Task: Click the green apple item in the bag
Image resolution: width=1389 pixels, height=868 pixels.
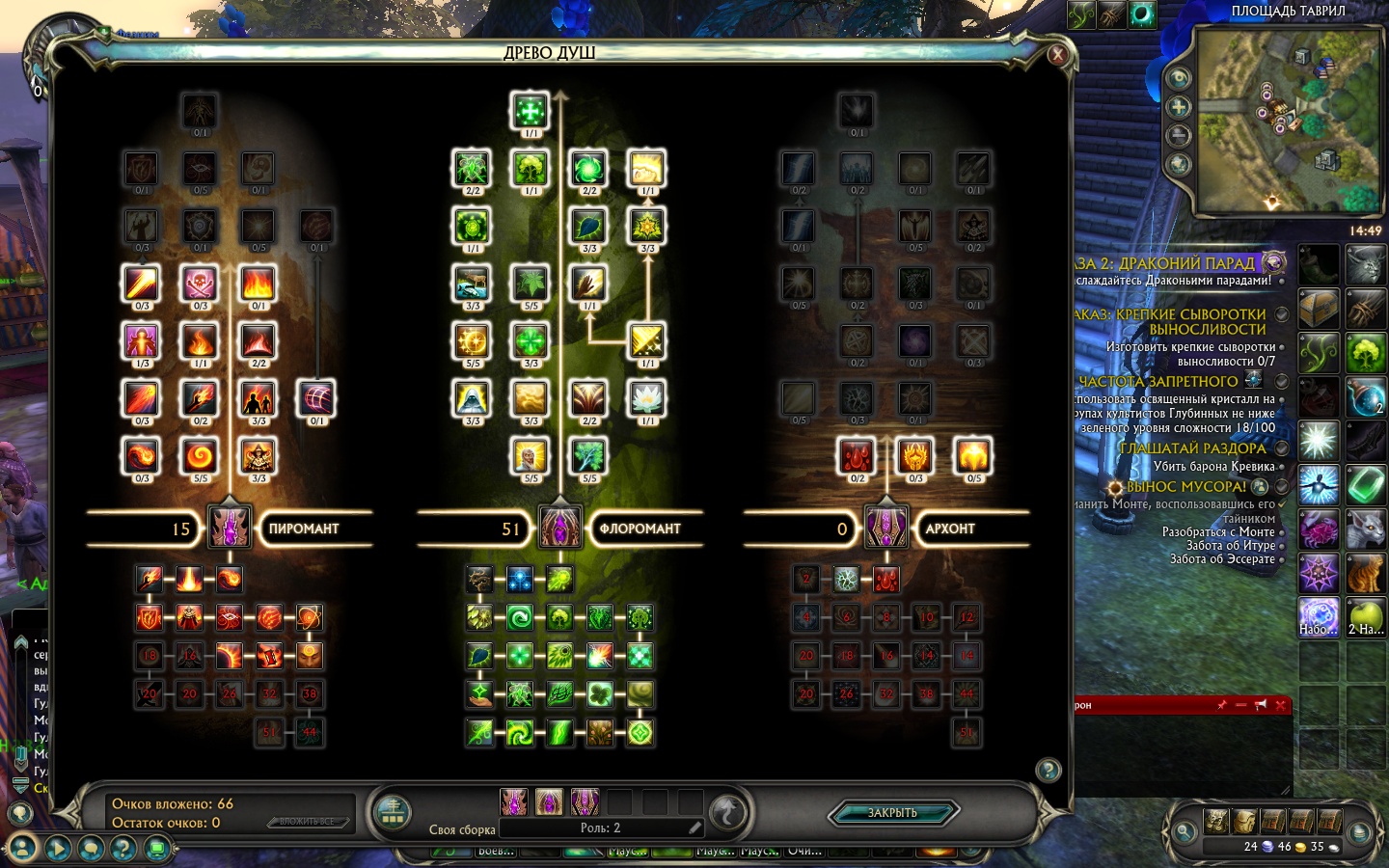Action: 1365,615
